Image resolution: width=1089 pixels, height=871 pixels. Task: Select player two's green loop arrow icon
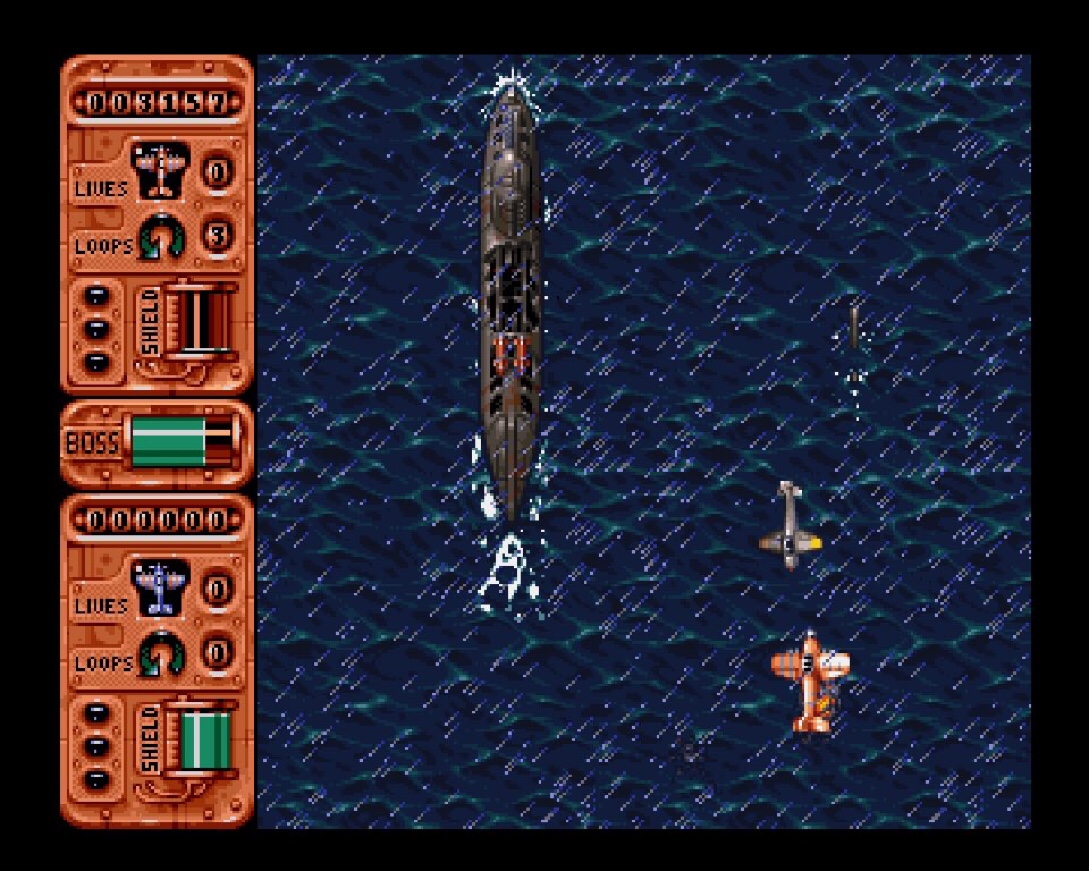(160, 655)
